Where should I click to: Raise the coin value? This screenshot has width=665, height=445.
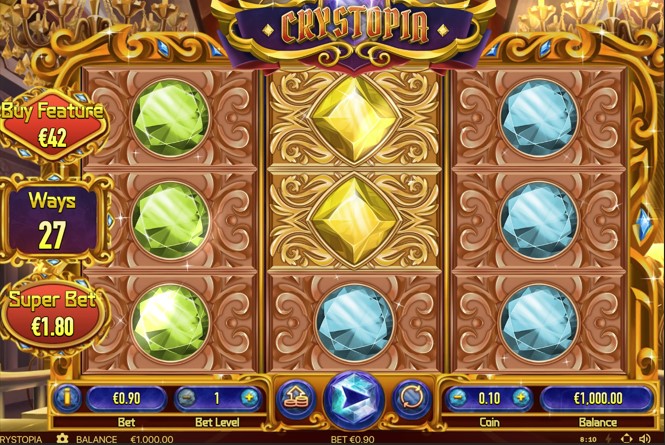pos(521,398)
